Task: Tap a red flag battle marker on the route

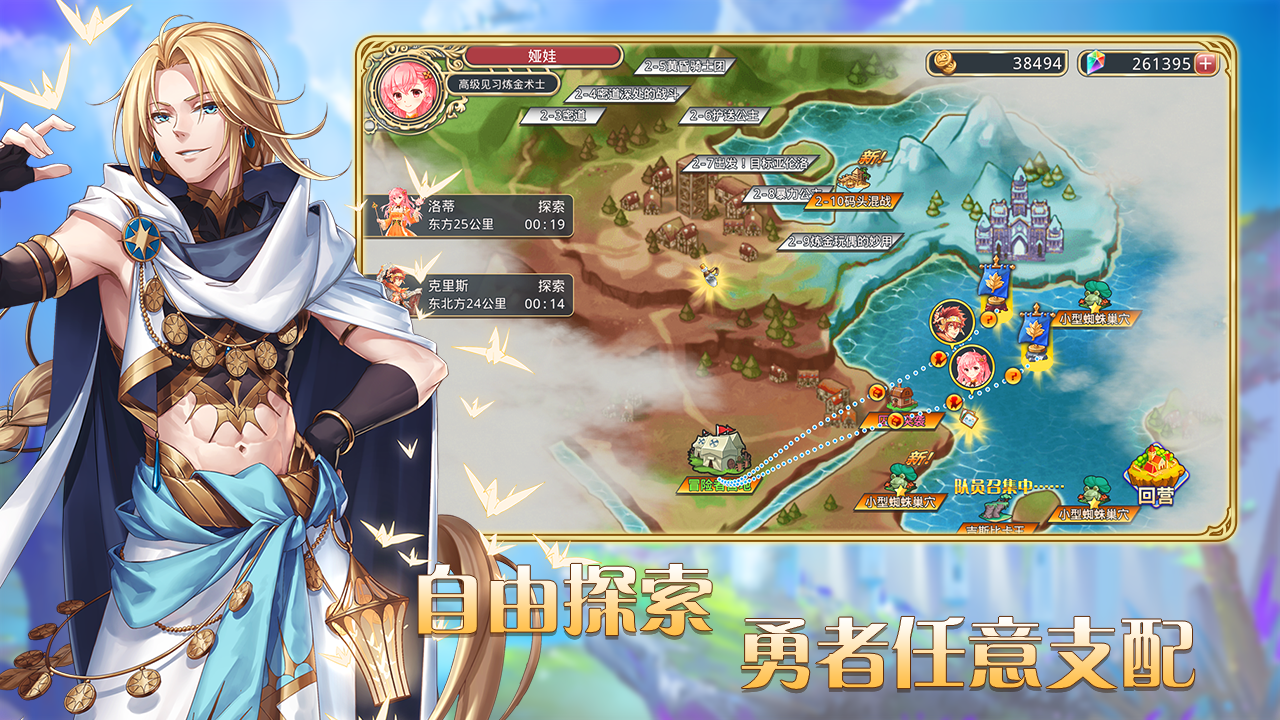Action: [x=938, y=360]
